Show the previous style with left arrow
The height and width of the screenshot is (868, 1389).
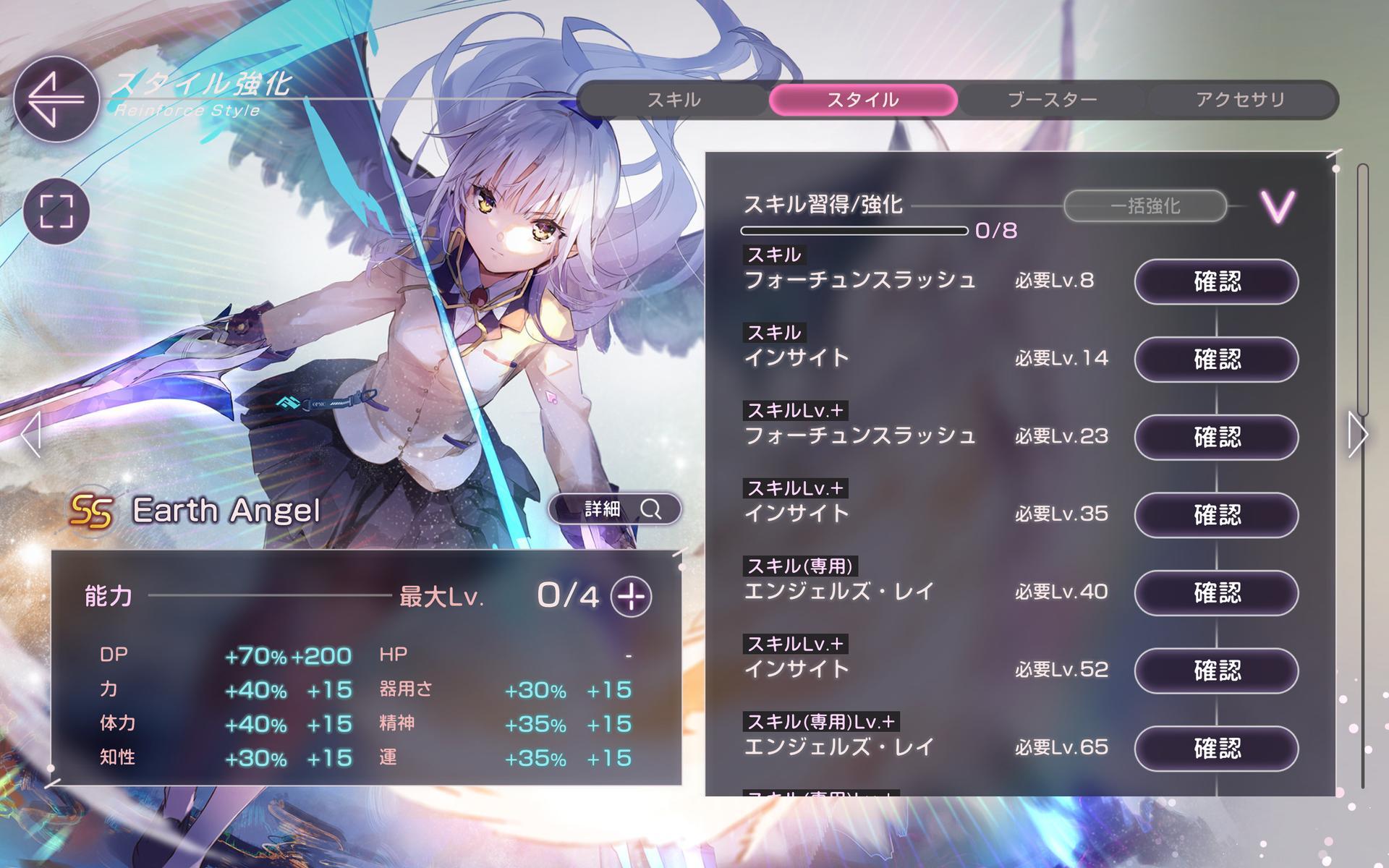coord(30,435)
